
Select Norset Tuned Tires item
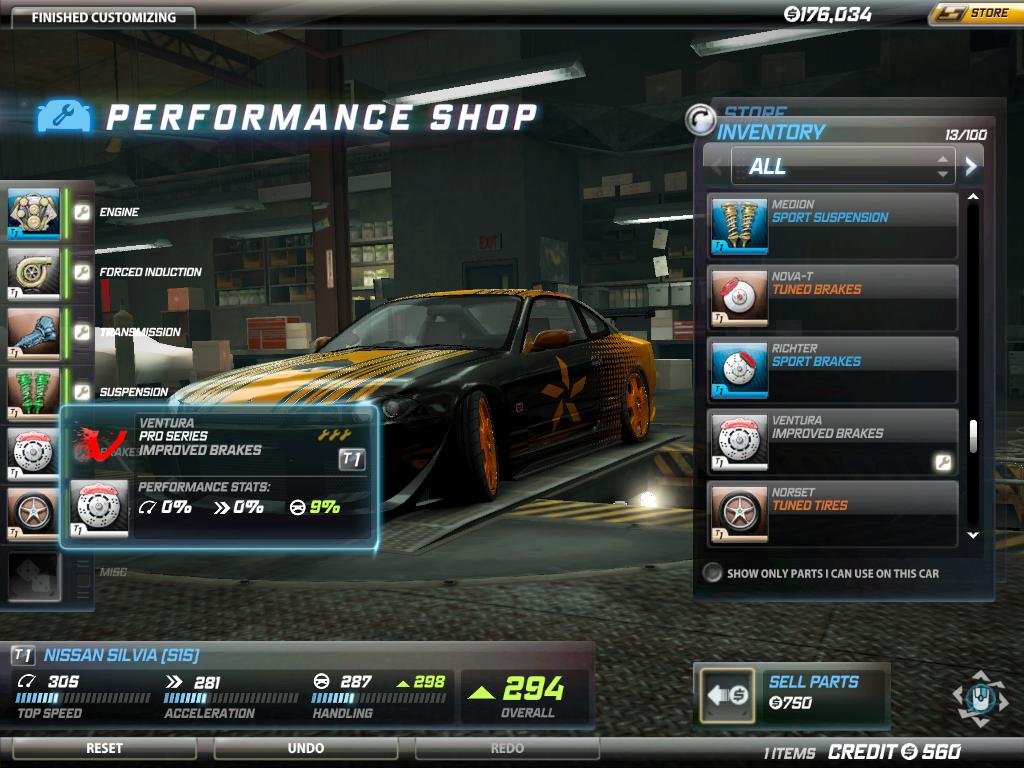[x=832, y=514]
